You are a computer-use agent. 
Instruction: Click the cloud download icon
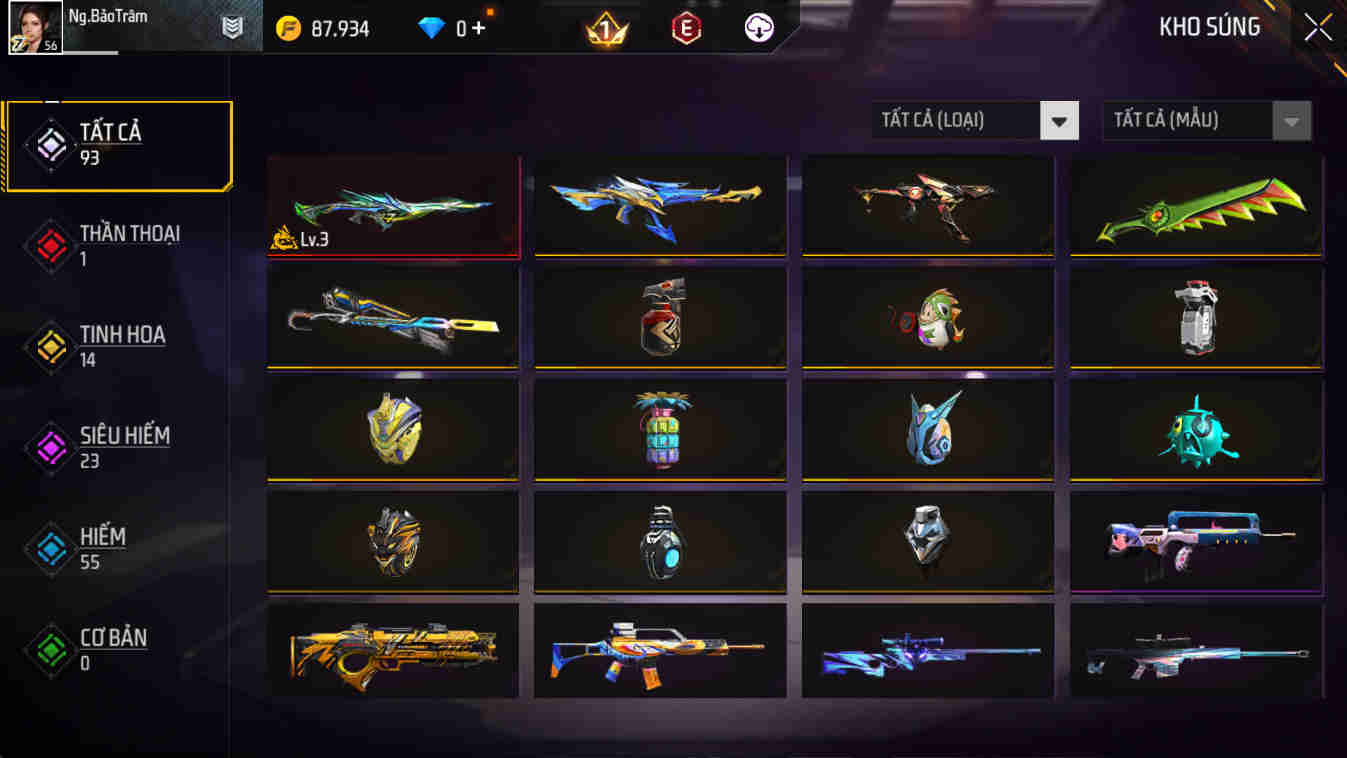(757, 27)
